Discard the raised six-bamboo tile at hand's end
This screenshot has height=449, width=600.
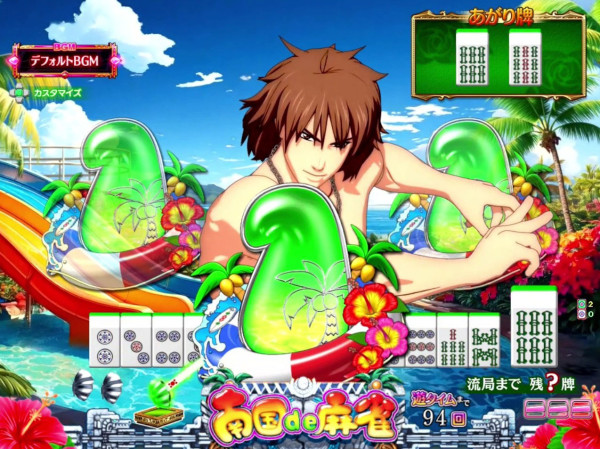click(x=532, y=322)
